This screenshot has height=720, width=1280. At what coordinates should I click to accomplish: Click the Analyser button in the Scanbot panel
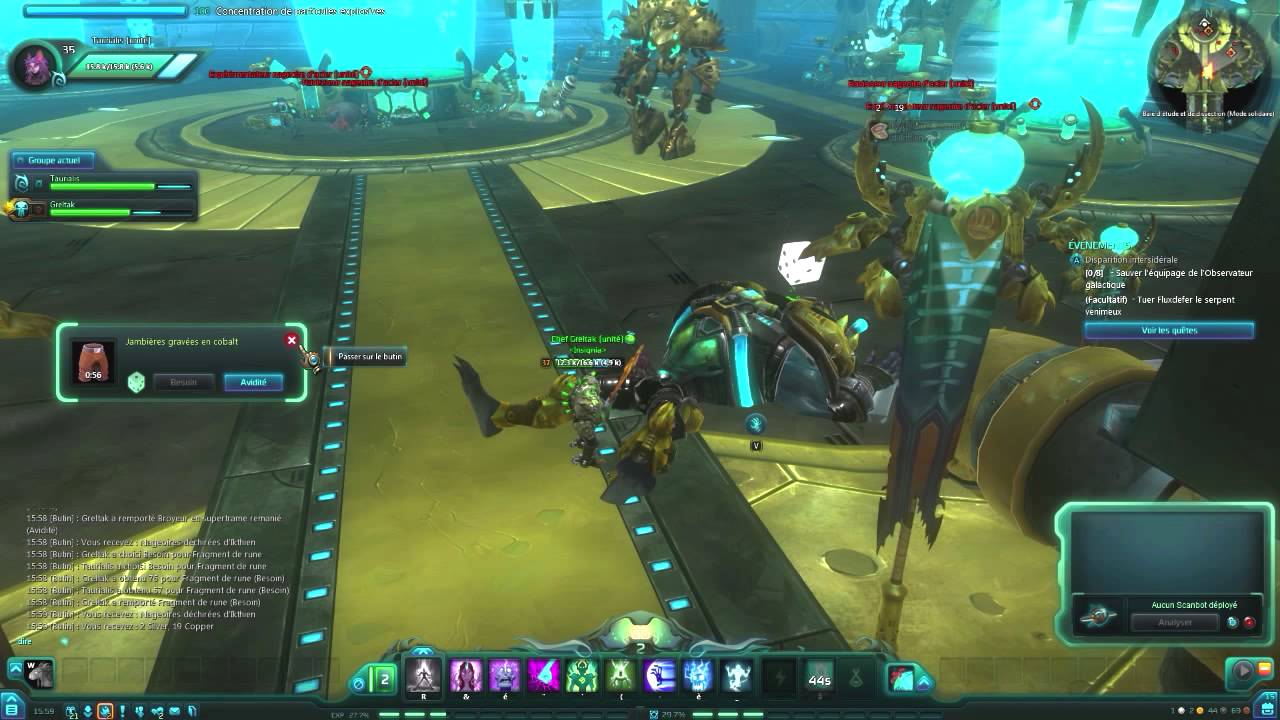[x=1174, y=622]
